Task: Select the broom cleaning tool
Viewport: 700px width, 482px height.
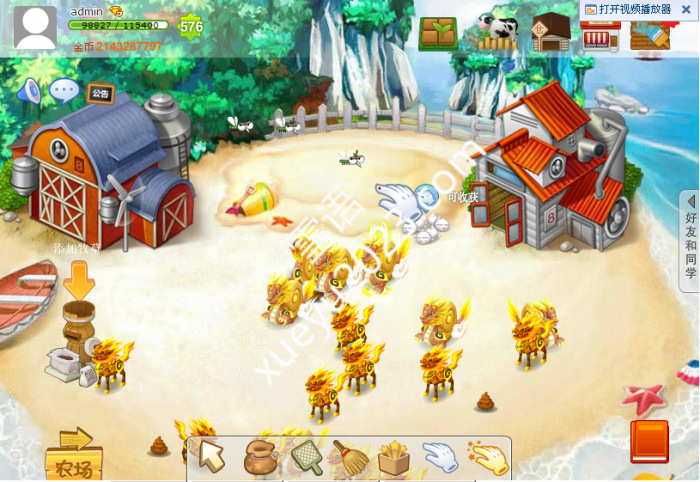Action: coord(349,457)
